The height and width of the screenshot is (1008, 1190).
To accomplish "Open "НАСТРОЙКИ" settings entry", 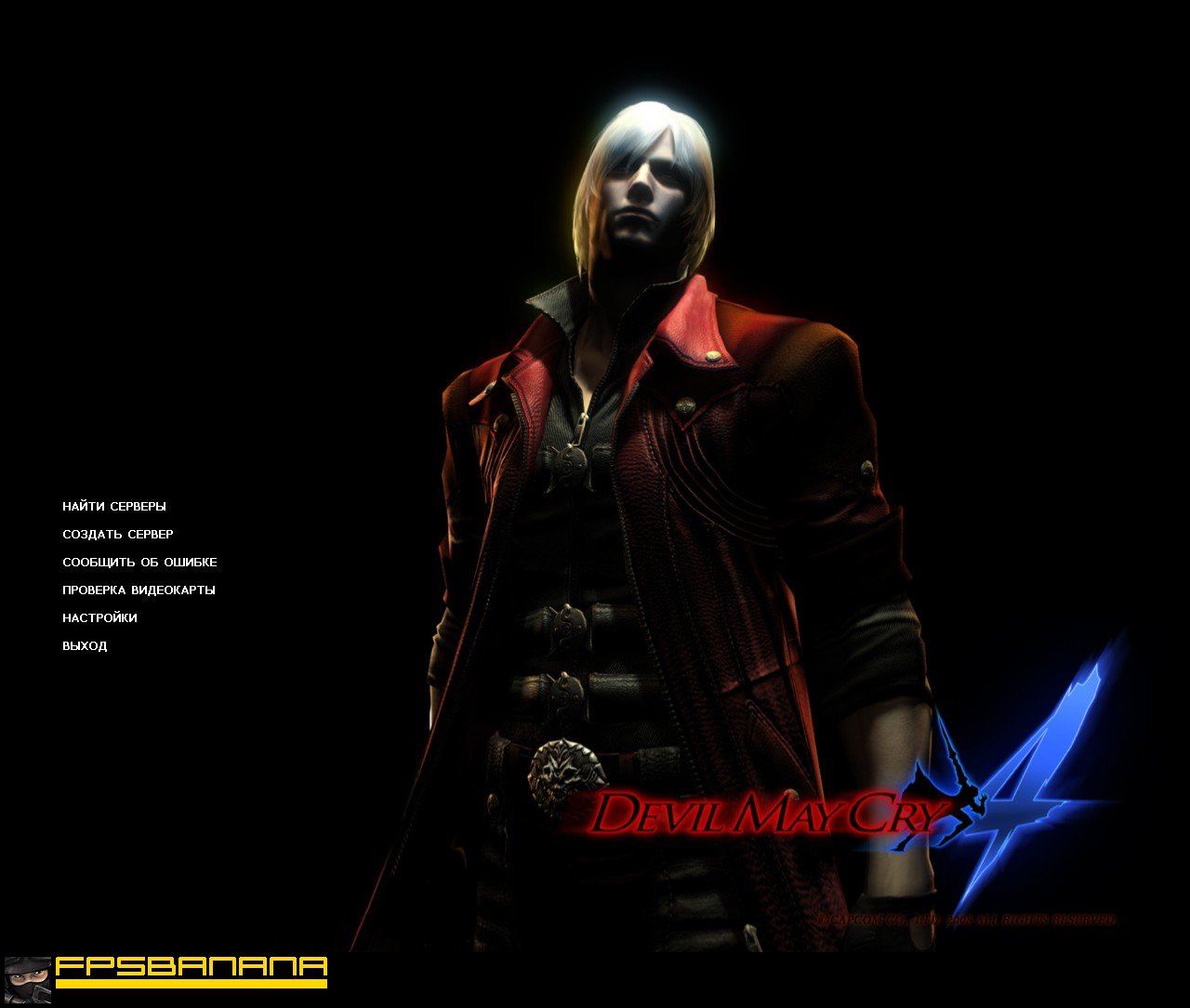I will [99, 617].
